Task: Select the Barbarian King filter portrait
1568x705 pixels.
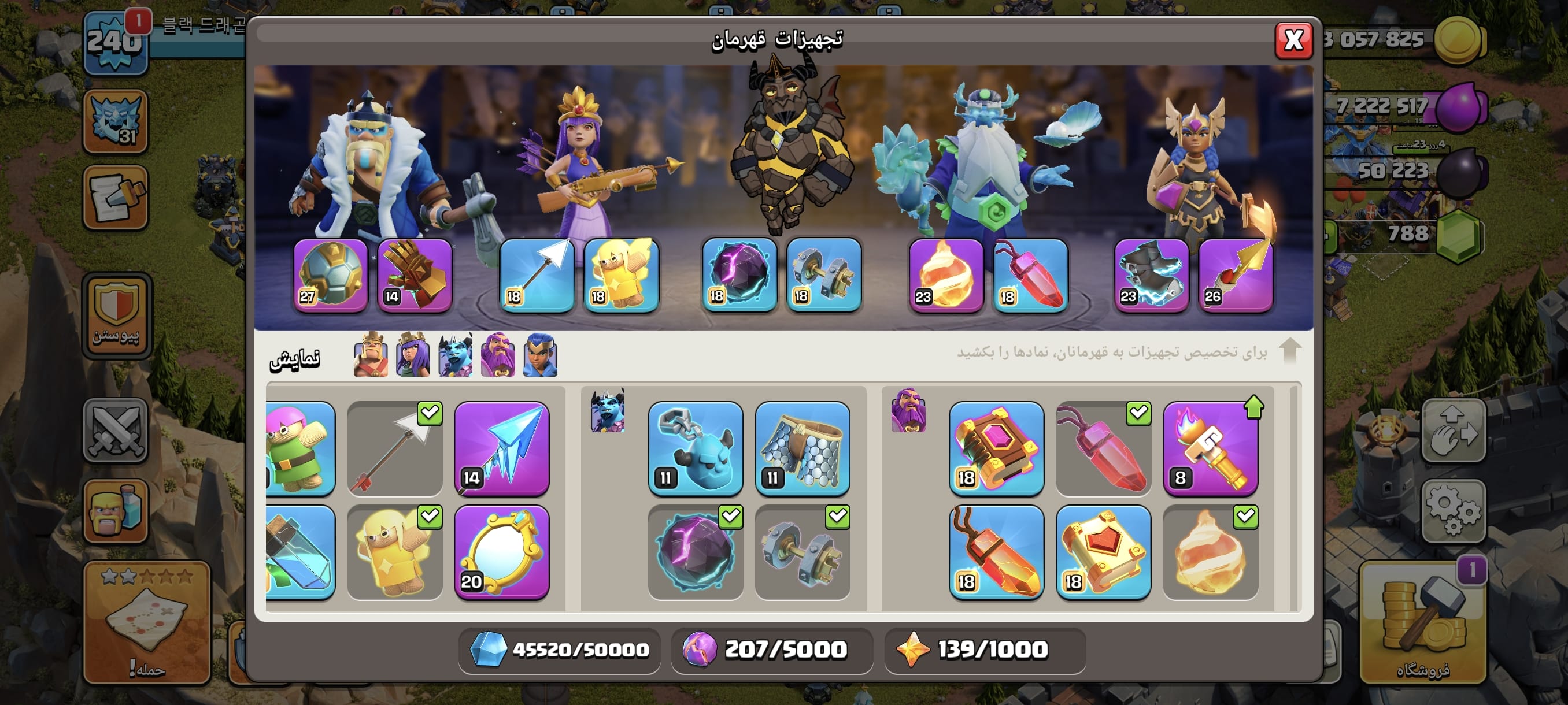Action: pyautogui.click(x=370, y=355)
